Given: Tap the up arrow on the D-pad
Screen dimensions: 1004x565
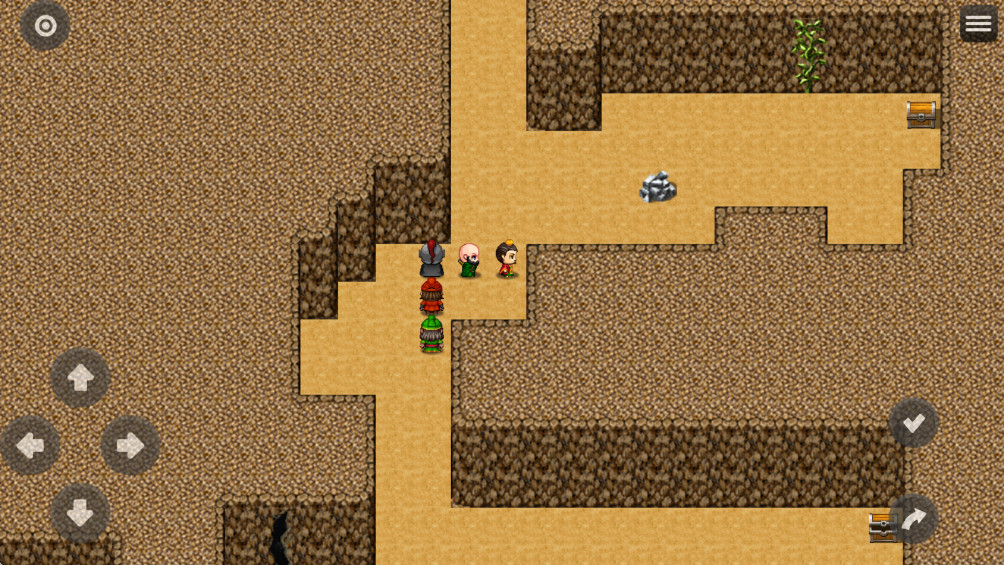Looking at the screenshot, I should coord(80,377).
